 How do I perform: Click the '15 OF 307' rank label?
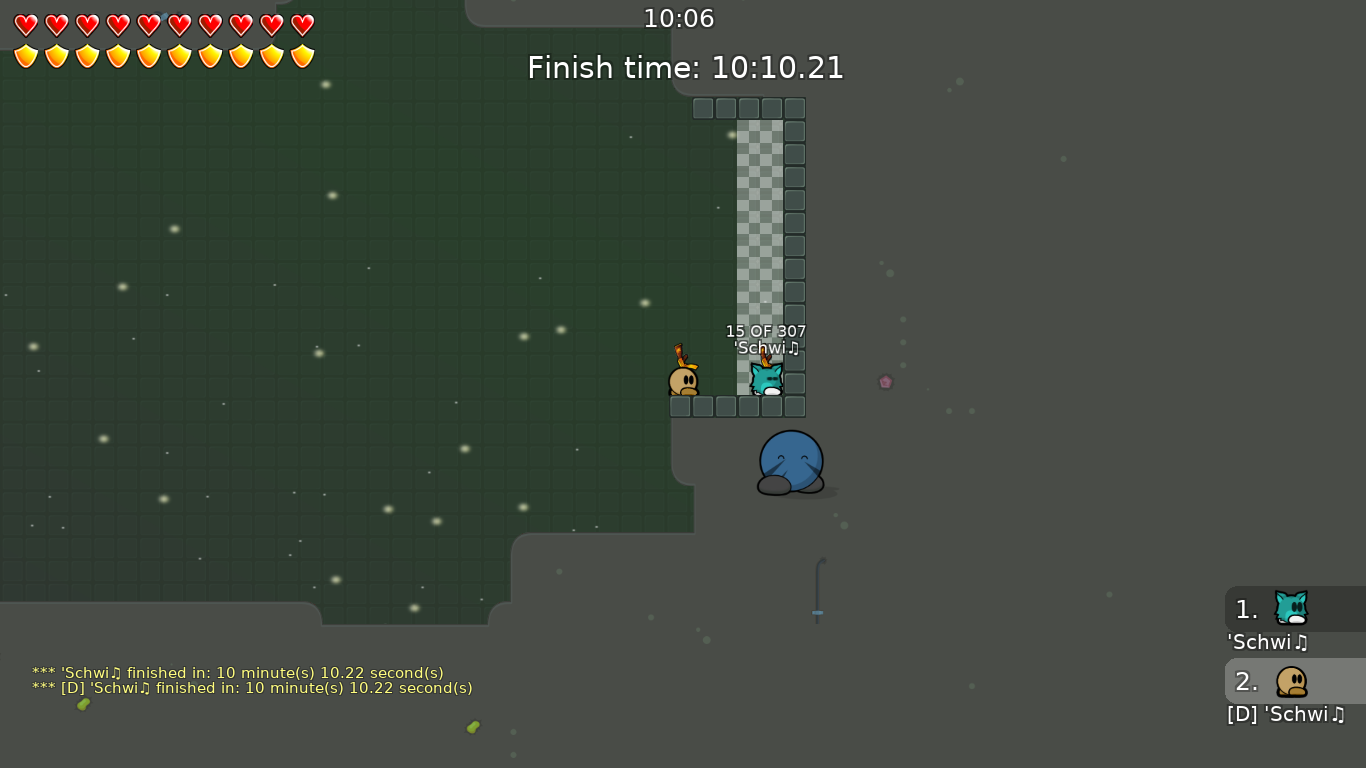click(765, 331)
